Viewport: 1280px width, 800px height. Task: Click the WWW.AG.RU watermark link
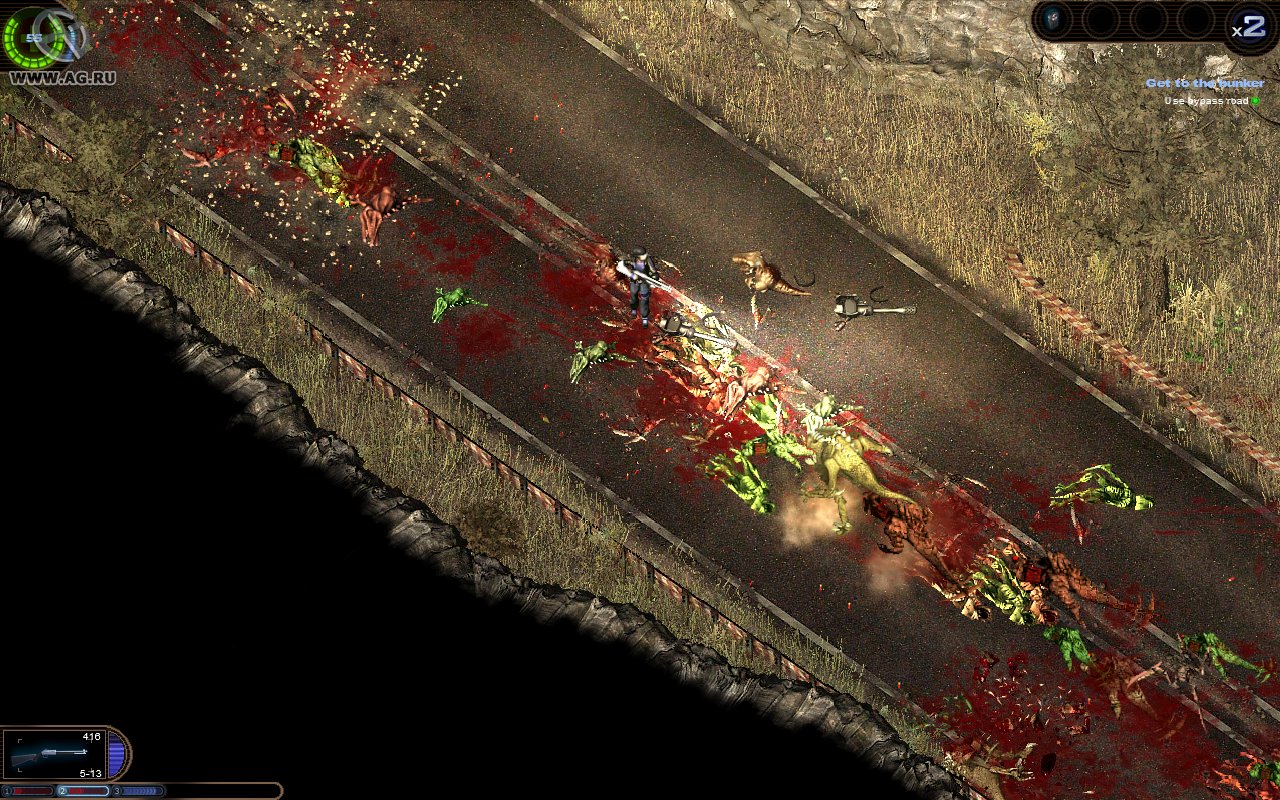tap(63, 76)
